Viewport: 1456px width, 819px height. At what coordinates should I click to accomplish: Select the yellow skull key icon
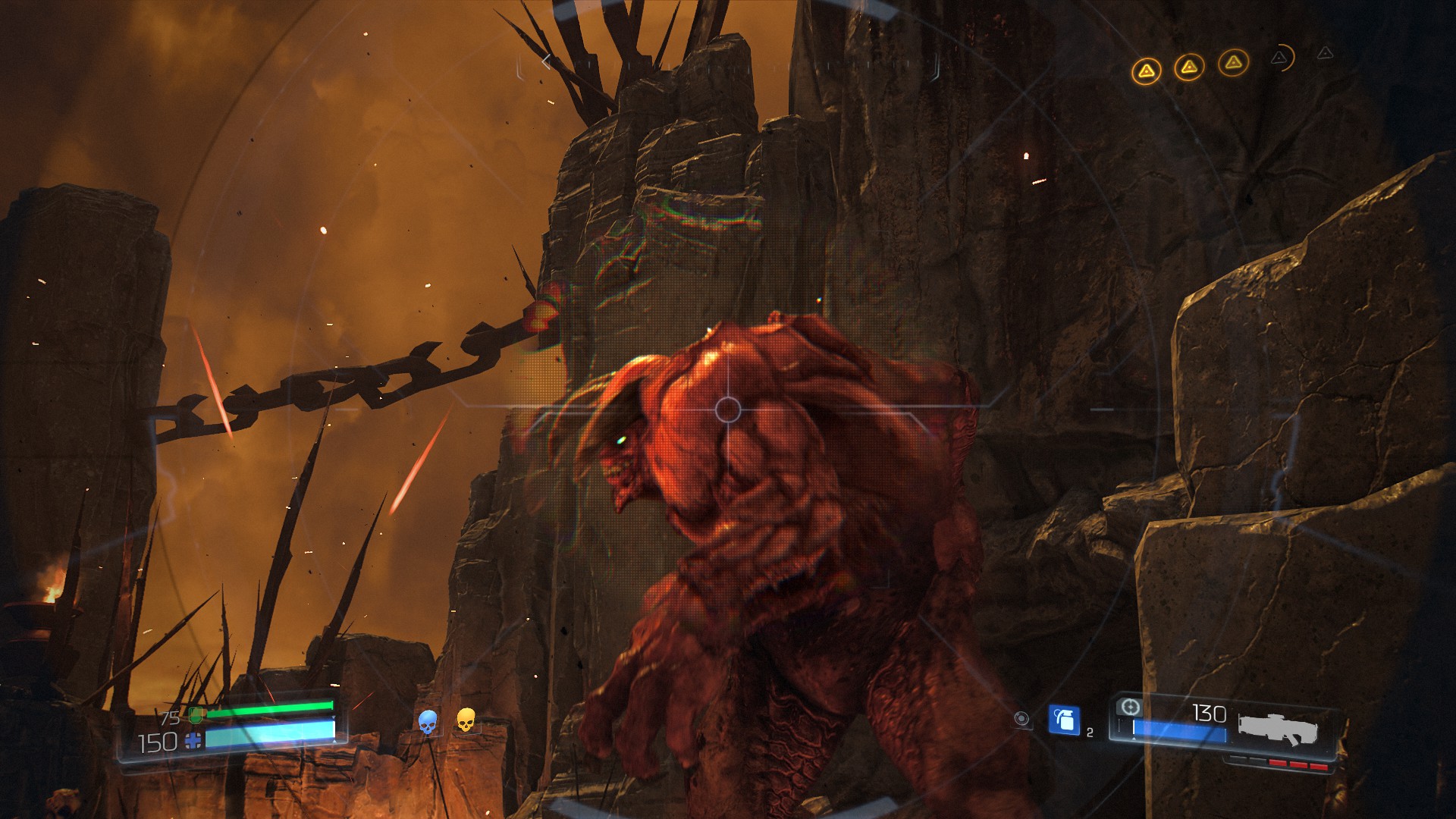[x=466, y=720]
